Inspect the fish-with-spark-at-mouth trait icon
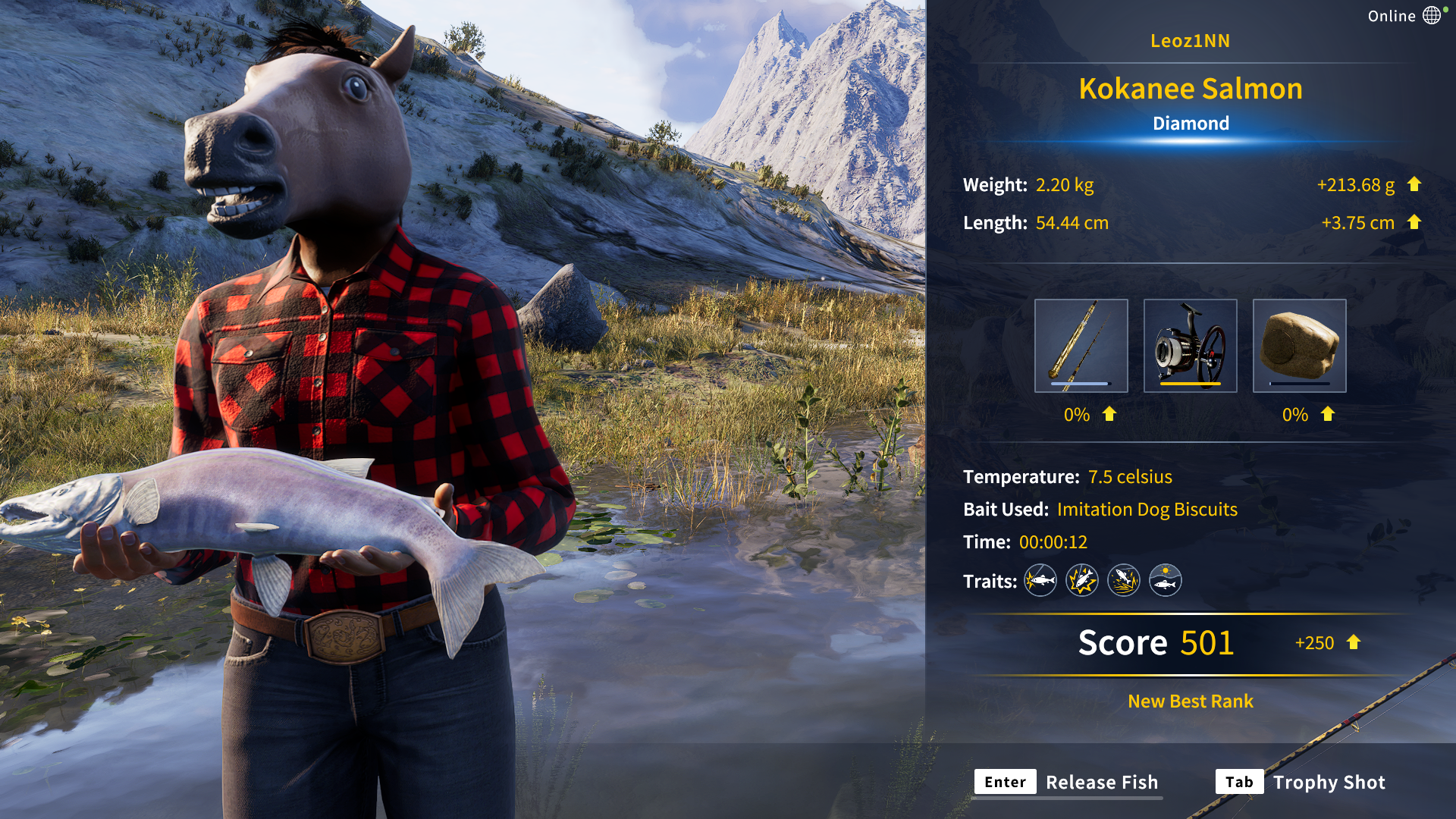The height and width of the screenshot is (819, 1456). pos(1040,581)
